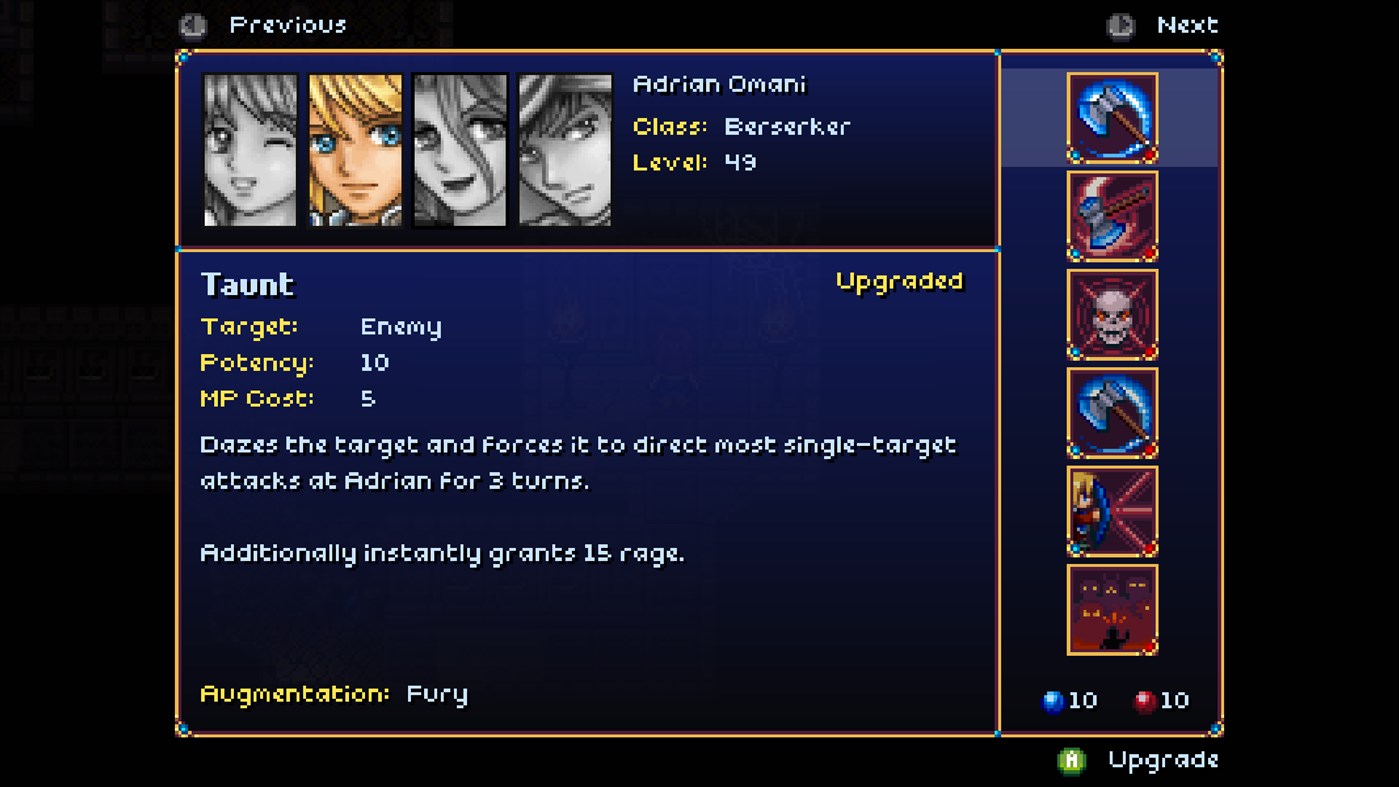Click the red gem currency icon
The width and height of the screenshot is (1399, 787).
pos(1146,700)
